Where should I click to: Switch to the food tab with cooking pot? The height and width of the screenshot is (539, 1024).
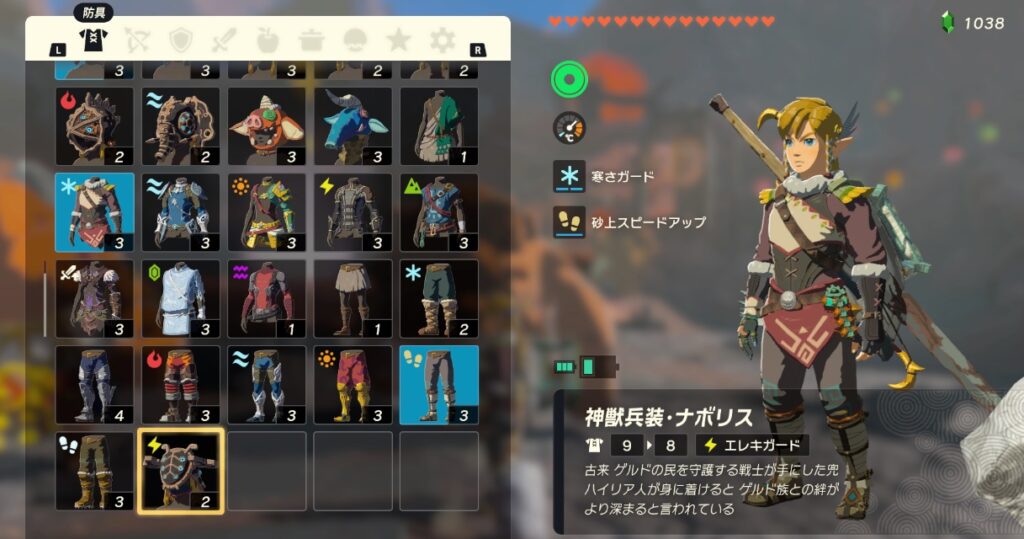click(x=311, y=40)
